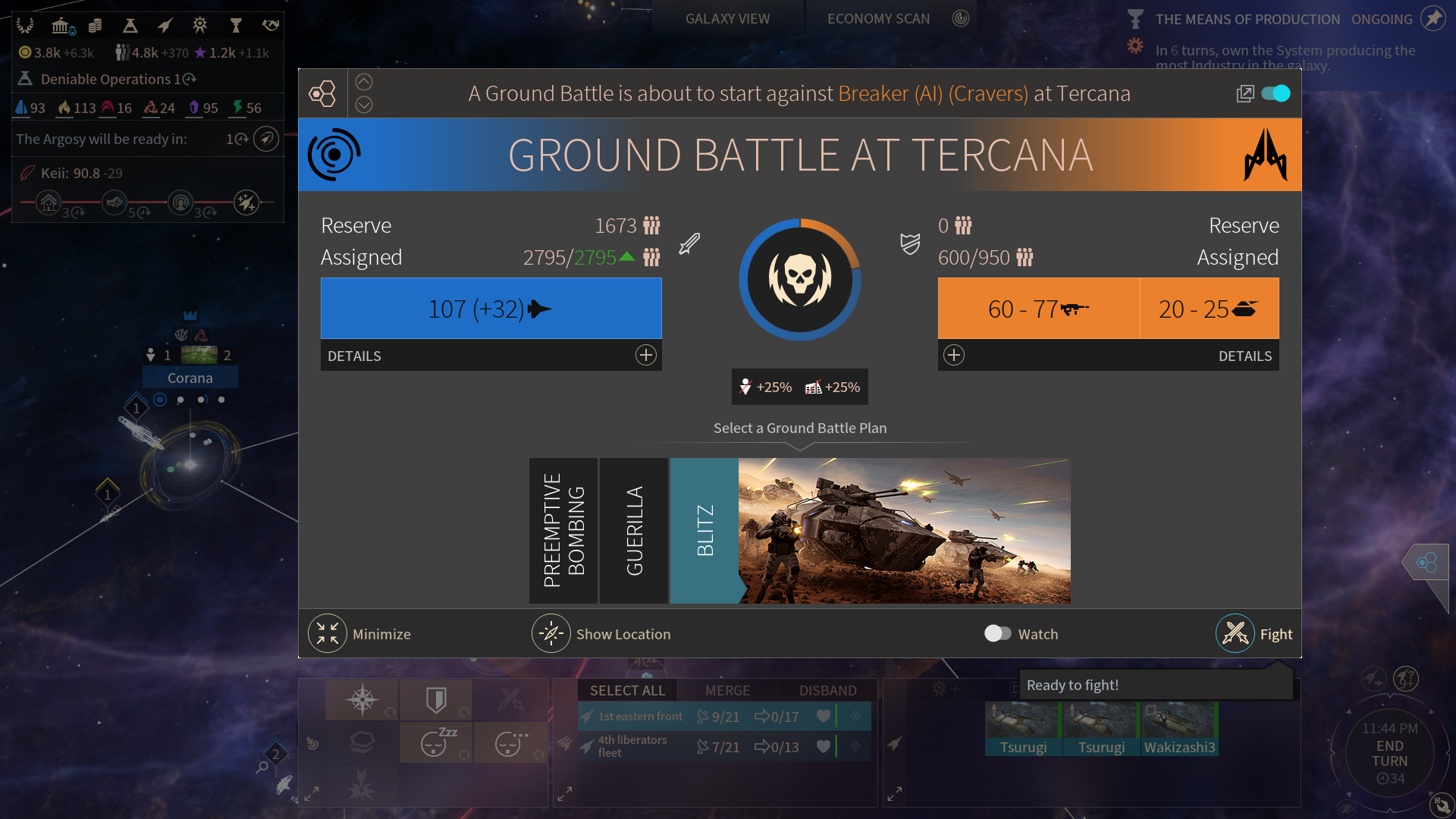Select All fleets in the list

click(x=627, y=690)
